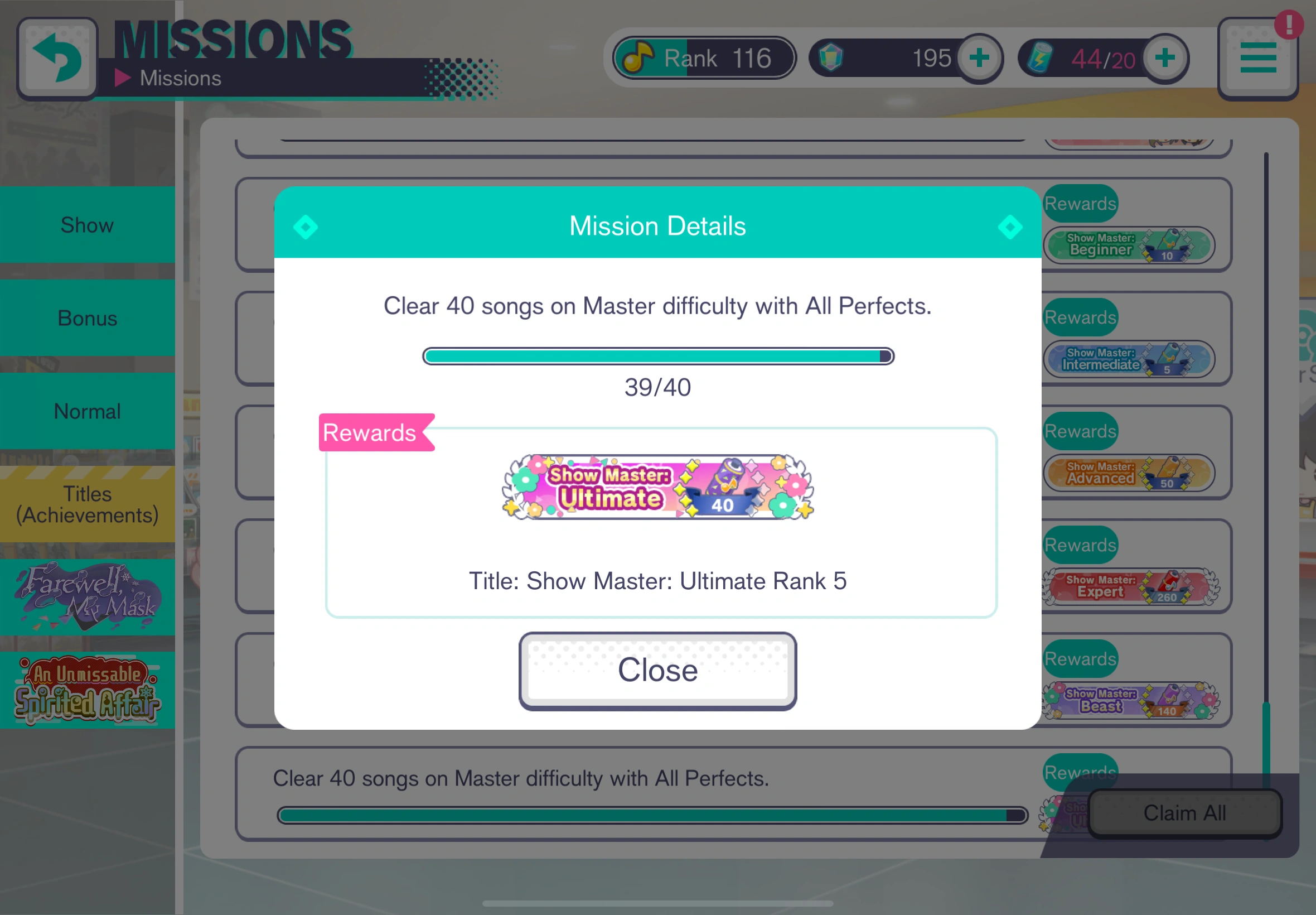This screenshot has width=1316, height=915.
Task: Open the Titles (Achievements) tab
Action: pos(87,503)
